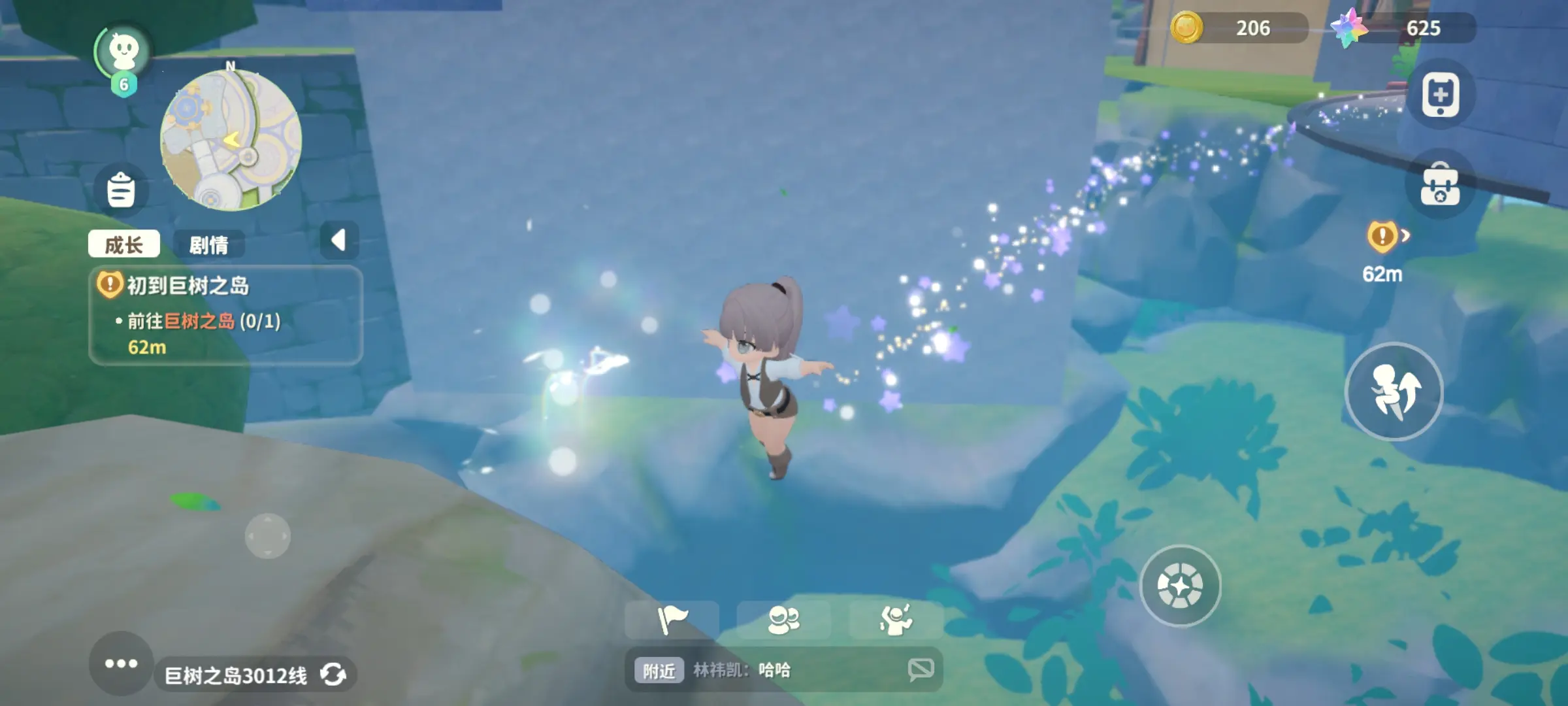Viewport: 1568px width, 706px height.
Task: Click the quest waypoint 62m marker
Action: pos(1384,251)
